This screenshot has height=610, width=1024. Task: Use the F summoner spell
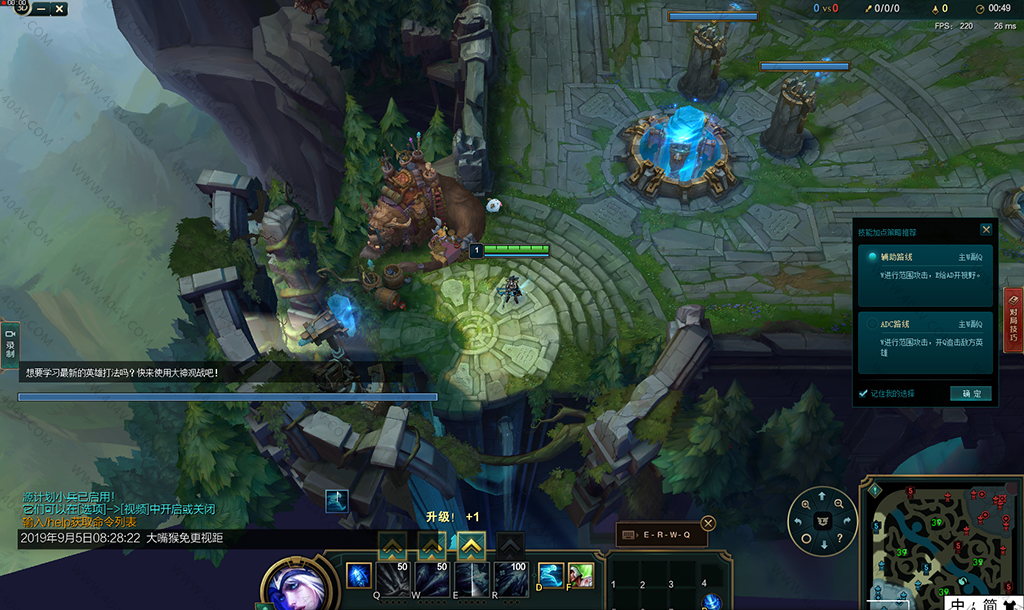click(x=581, y=576)
